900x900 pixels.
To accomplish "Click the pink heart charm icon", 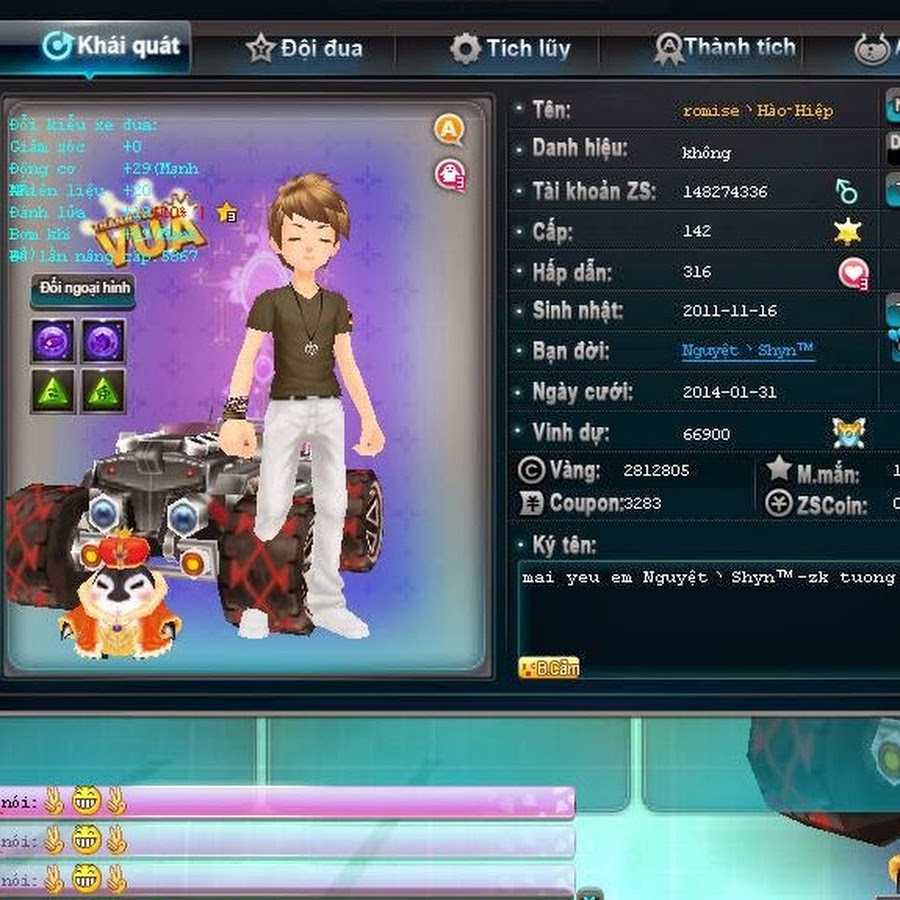I will click(853, 272).
